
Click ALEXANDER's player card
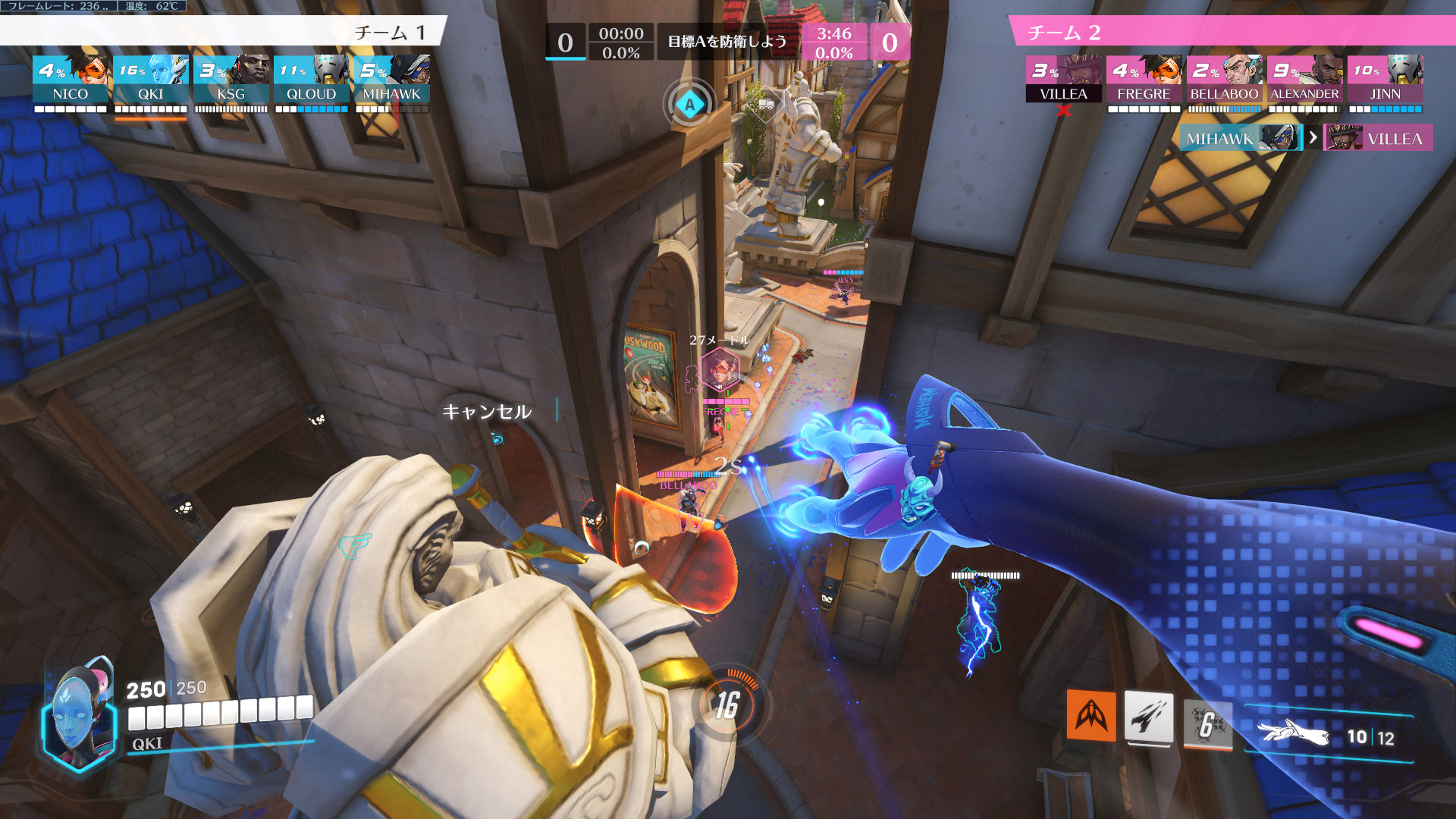tap(1304, 79)
